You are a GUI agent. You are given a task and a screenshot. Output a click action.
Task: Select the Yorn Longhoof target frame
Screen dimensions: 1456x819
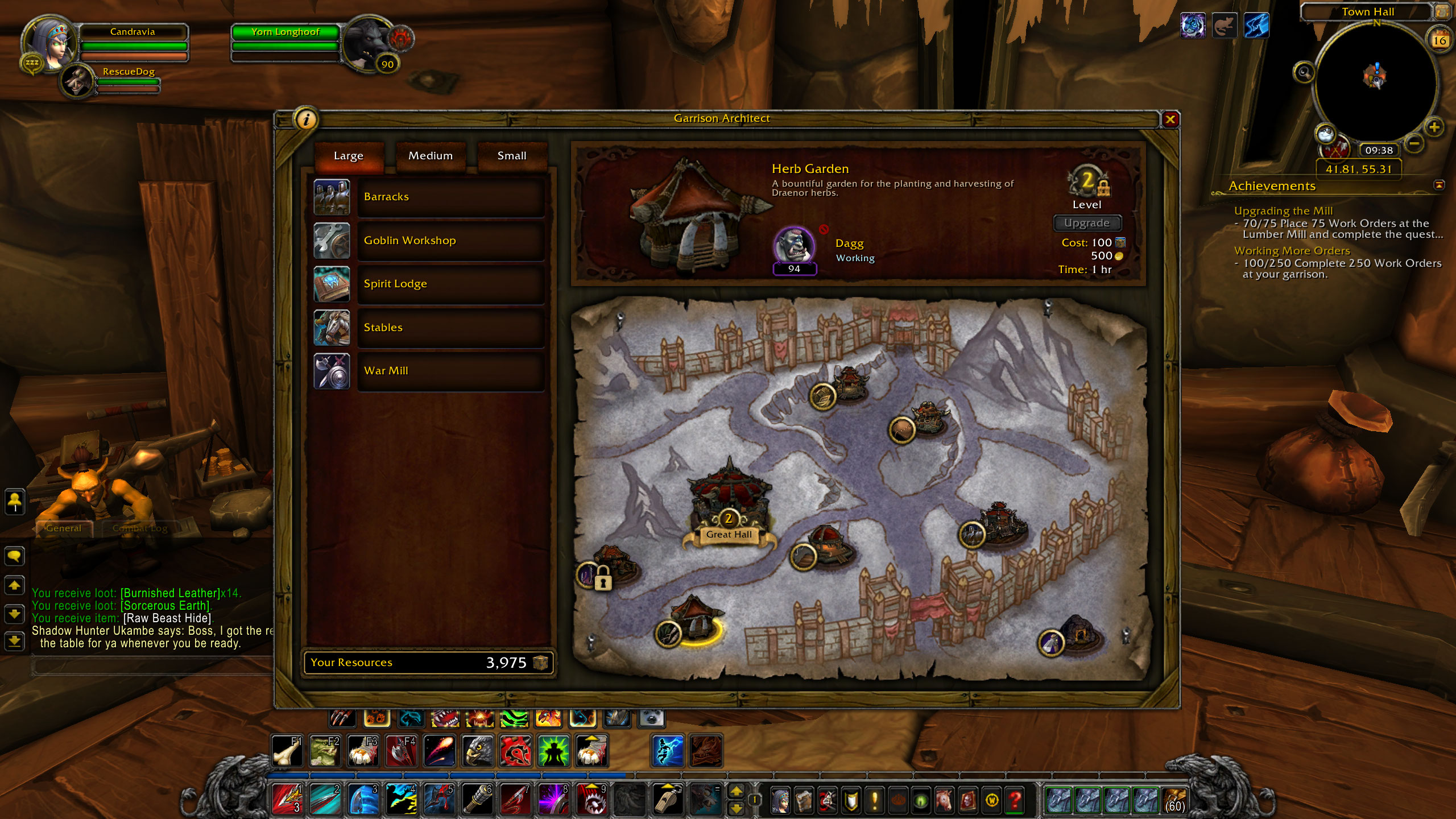click(286, 32)
